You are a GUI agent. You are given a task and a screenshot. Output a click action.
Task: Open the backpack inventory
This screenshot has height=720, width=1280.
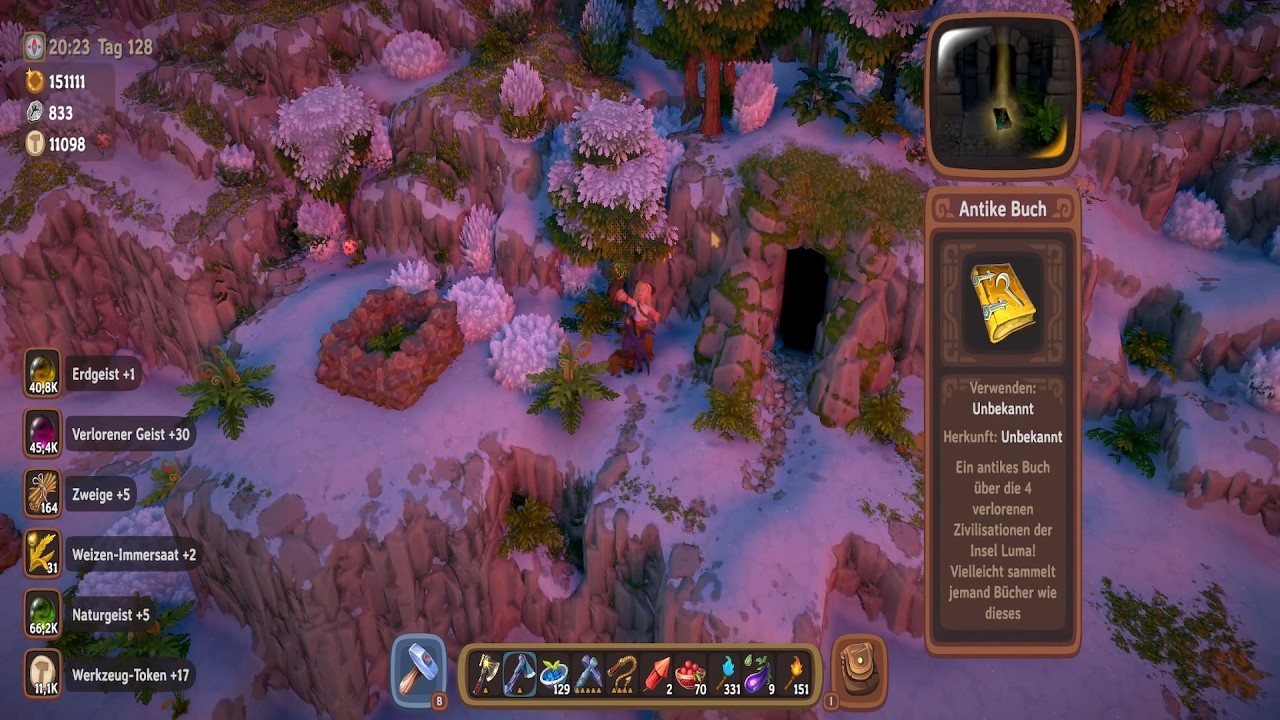click(x=857, y=671)
